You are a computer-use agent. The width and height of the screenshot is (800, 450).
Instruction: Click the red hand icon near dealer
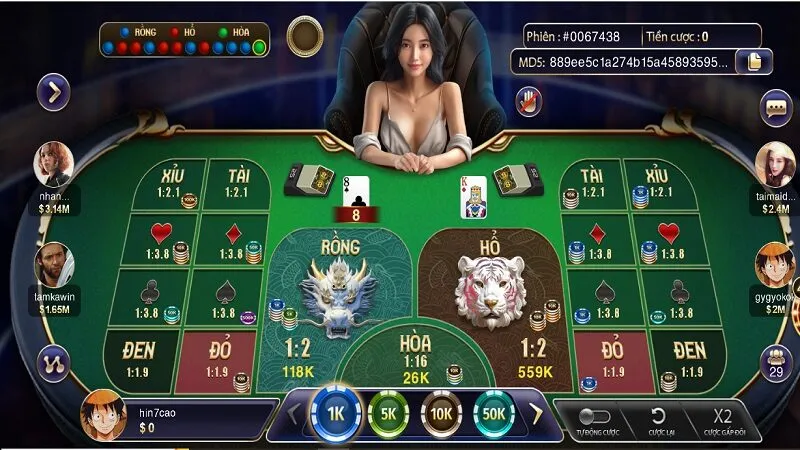pyautogui.click(x=528, y=99)
